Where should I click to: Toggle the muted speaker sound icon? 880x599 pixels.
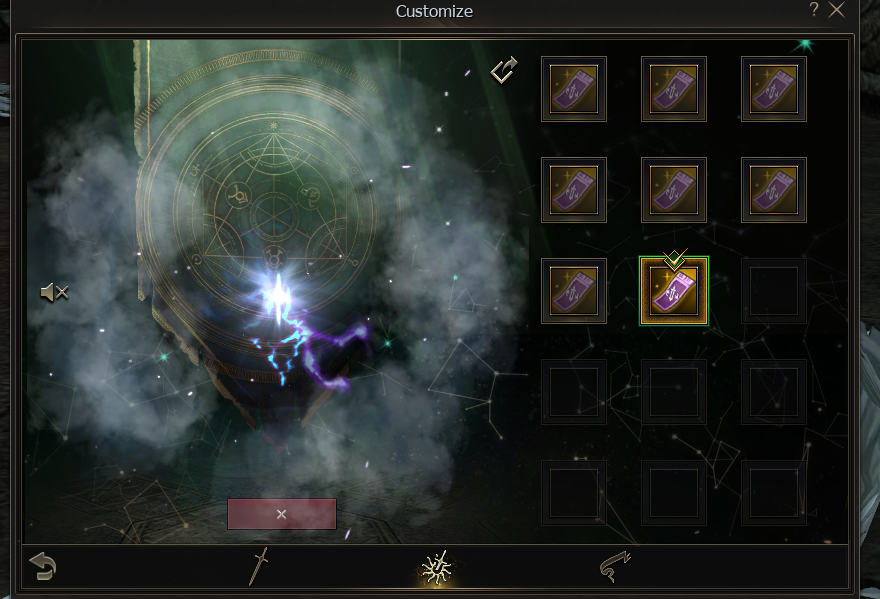point(54,292)
